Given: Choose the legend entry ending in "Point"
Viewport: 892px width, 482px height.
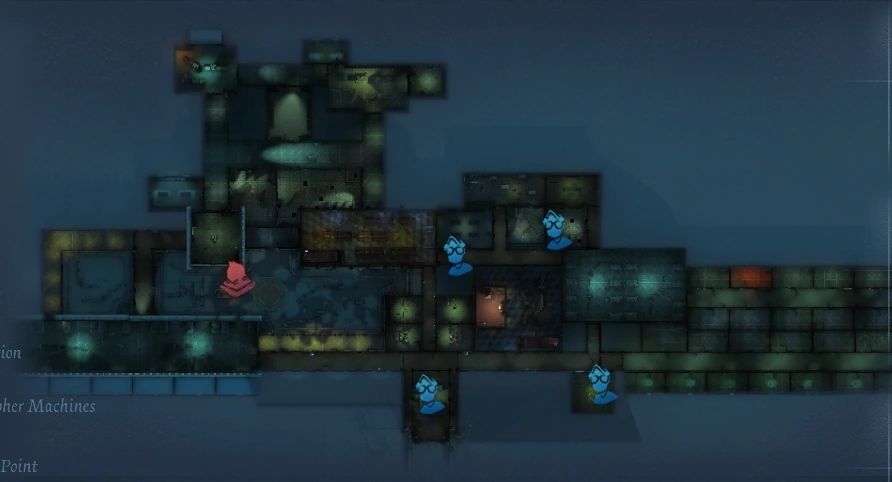Looking at the screenshot, I should click(19, 466).
